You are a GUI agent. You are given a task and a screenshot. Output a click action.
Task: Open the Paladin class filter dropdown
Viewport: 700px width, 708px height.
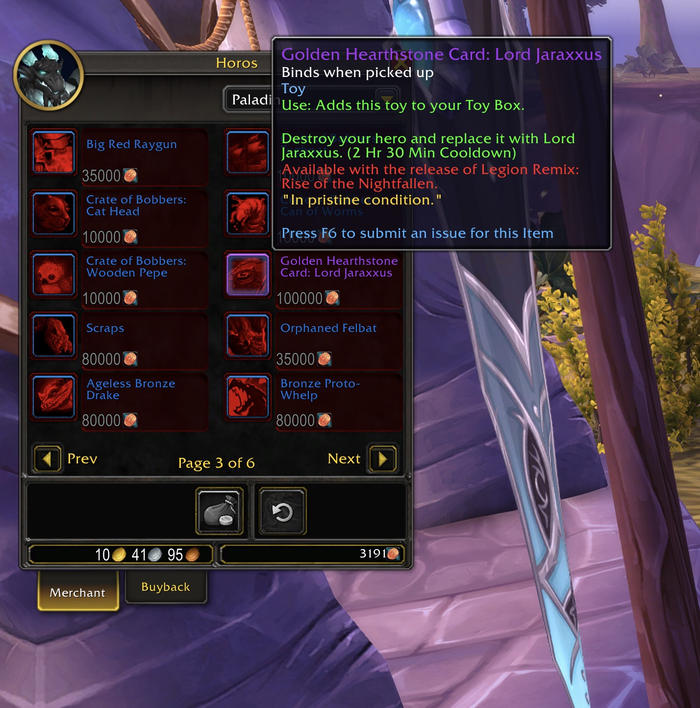click(x=250, y=100)
